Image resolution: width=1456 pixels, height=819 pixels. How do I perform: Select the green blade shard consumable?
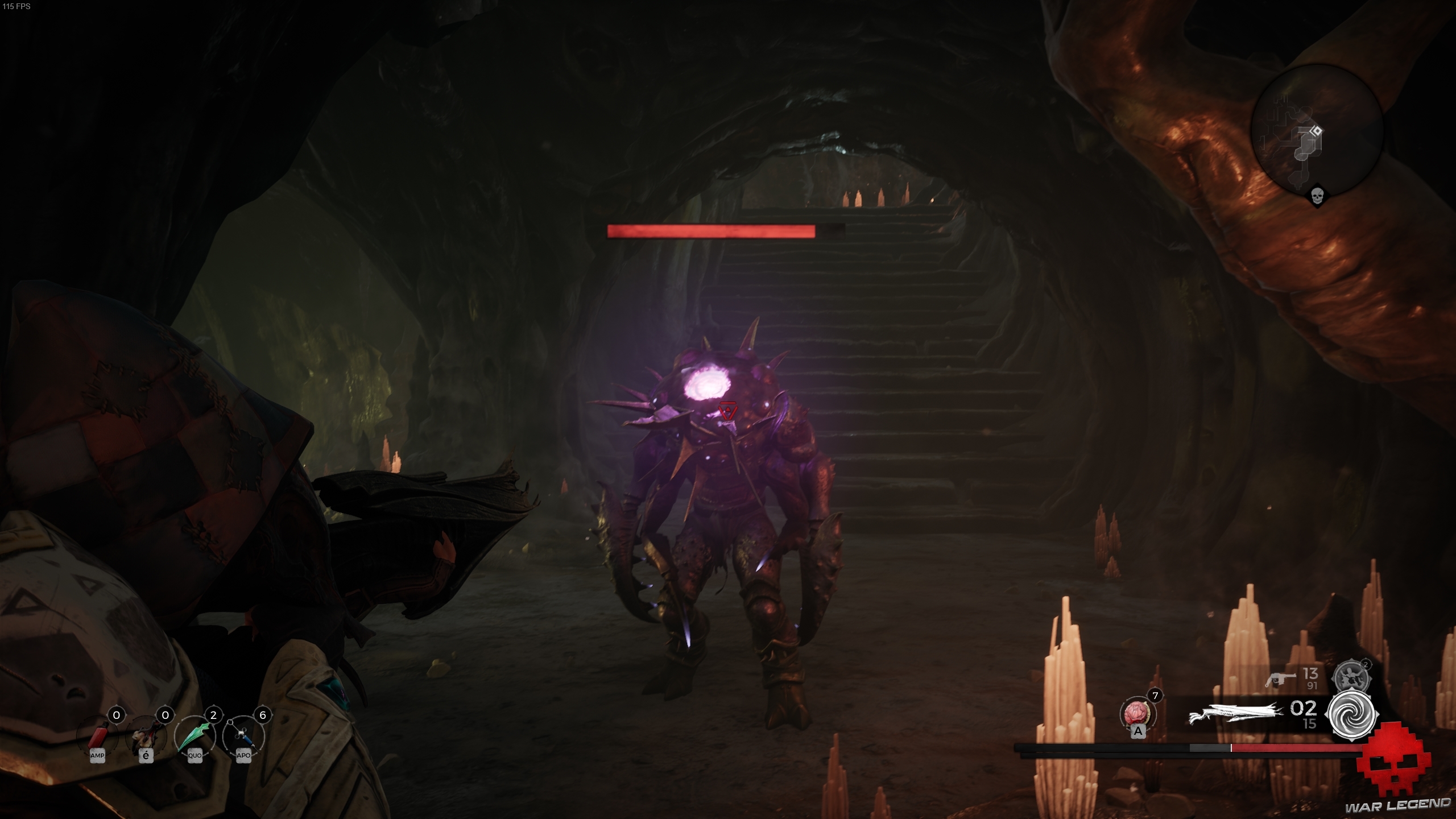(195, 737)
